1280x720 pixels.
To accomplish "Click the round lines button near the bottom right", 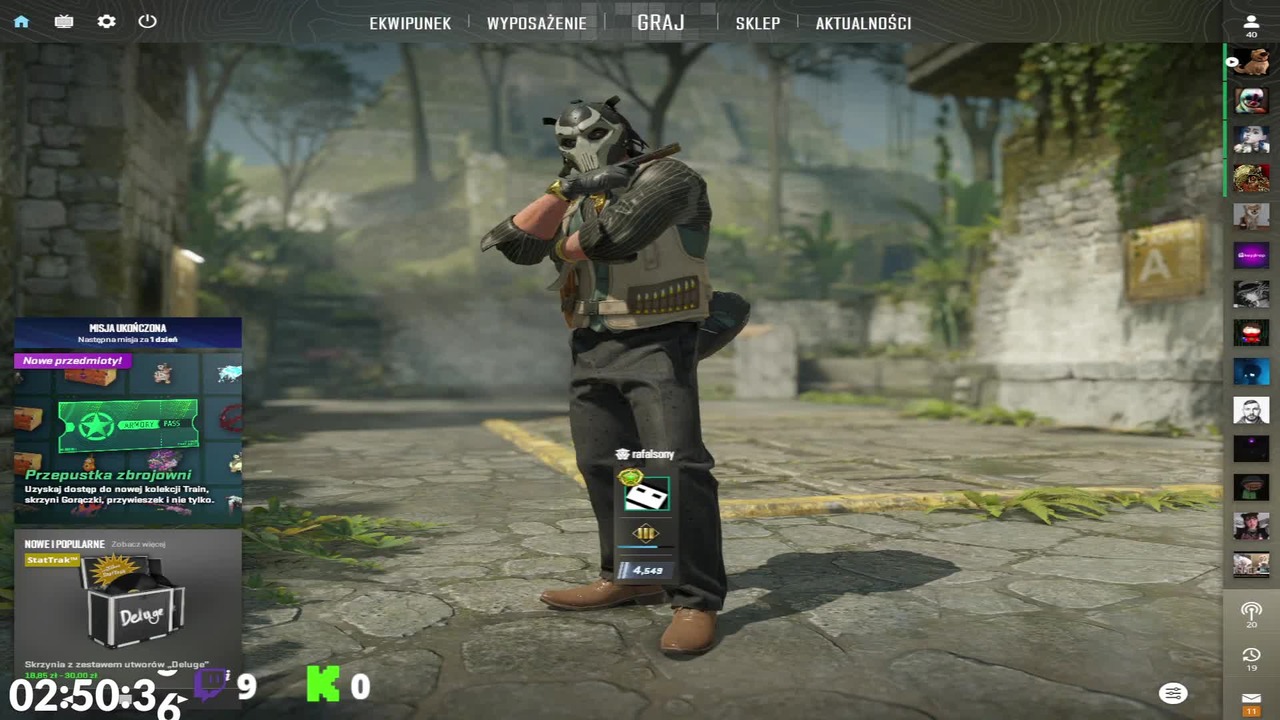I will [1173, 693].
